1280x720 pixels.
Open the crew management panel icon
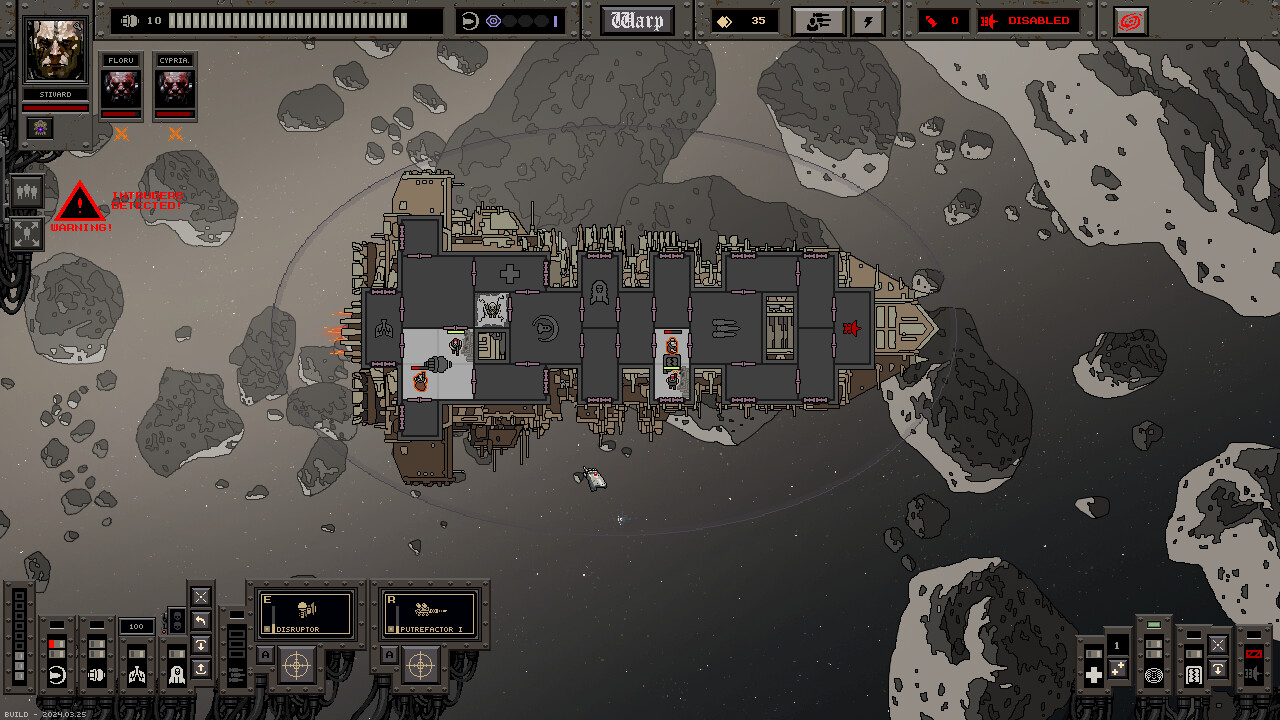(818, 20)
